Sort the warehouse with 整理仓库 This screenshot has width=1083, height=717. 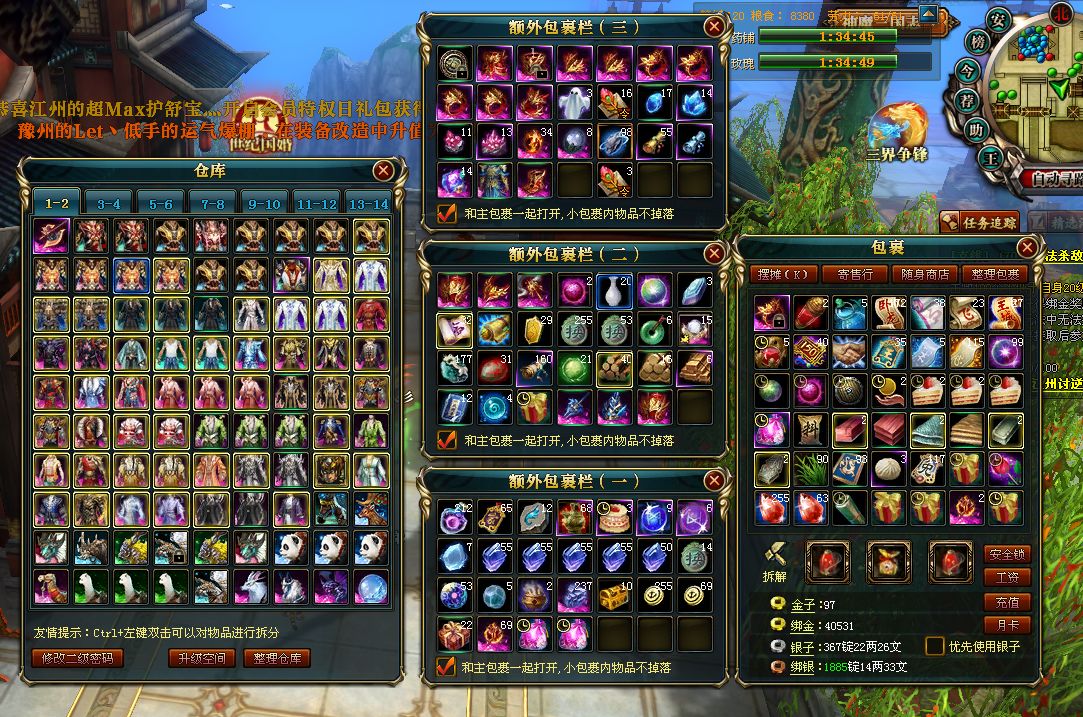tap(277, 658)
